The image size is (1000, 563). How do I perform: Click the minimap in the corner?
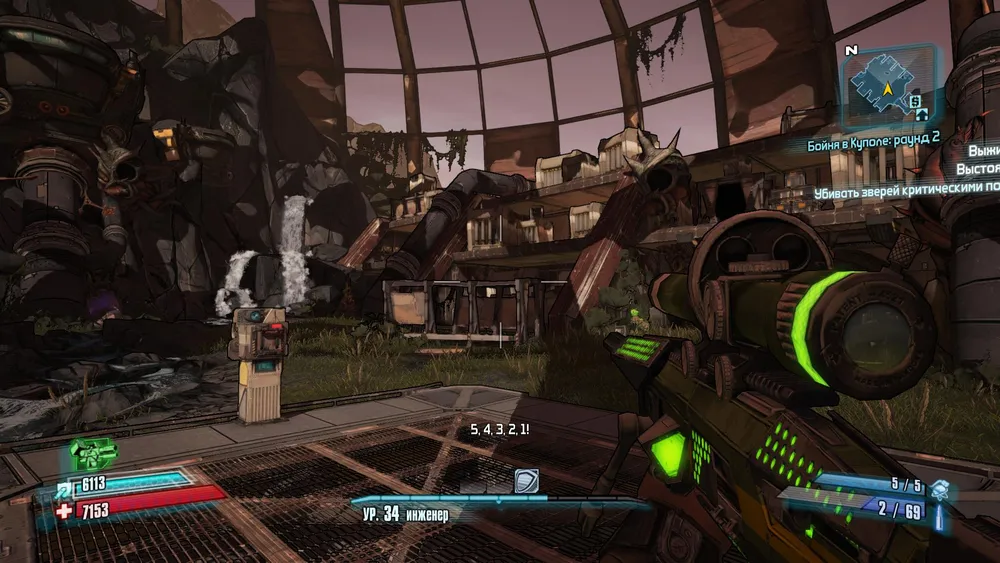[x=888, y=88]
